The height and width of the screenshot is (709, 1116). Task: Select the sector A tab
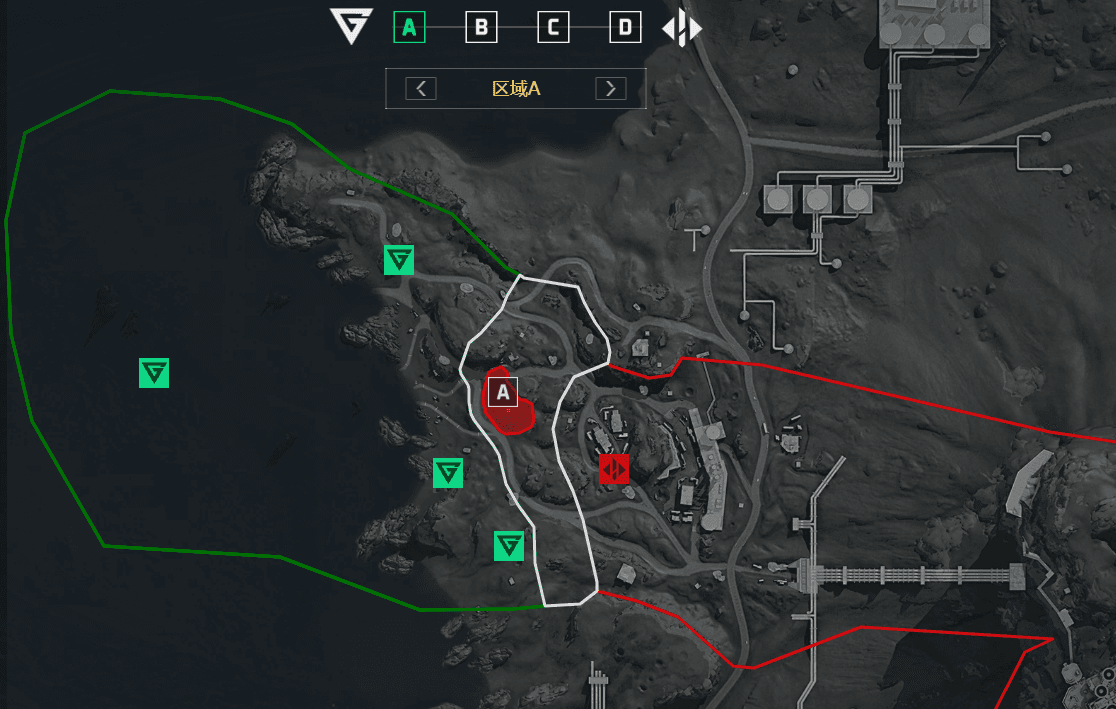click(409, 27)
